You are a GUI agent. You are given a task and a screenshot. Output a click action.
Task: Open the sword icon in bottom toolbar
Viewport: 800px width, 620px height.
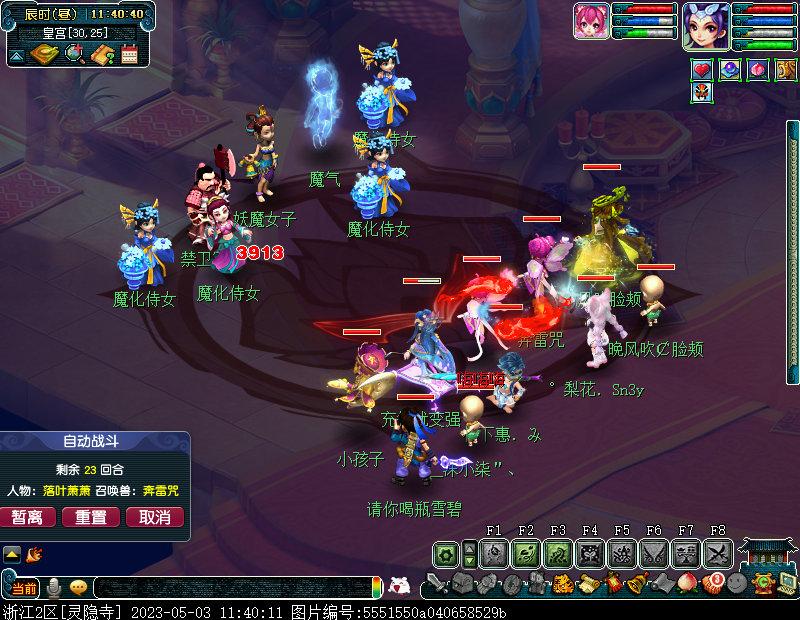tap(437, 584)
